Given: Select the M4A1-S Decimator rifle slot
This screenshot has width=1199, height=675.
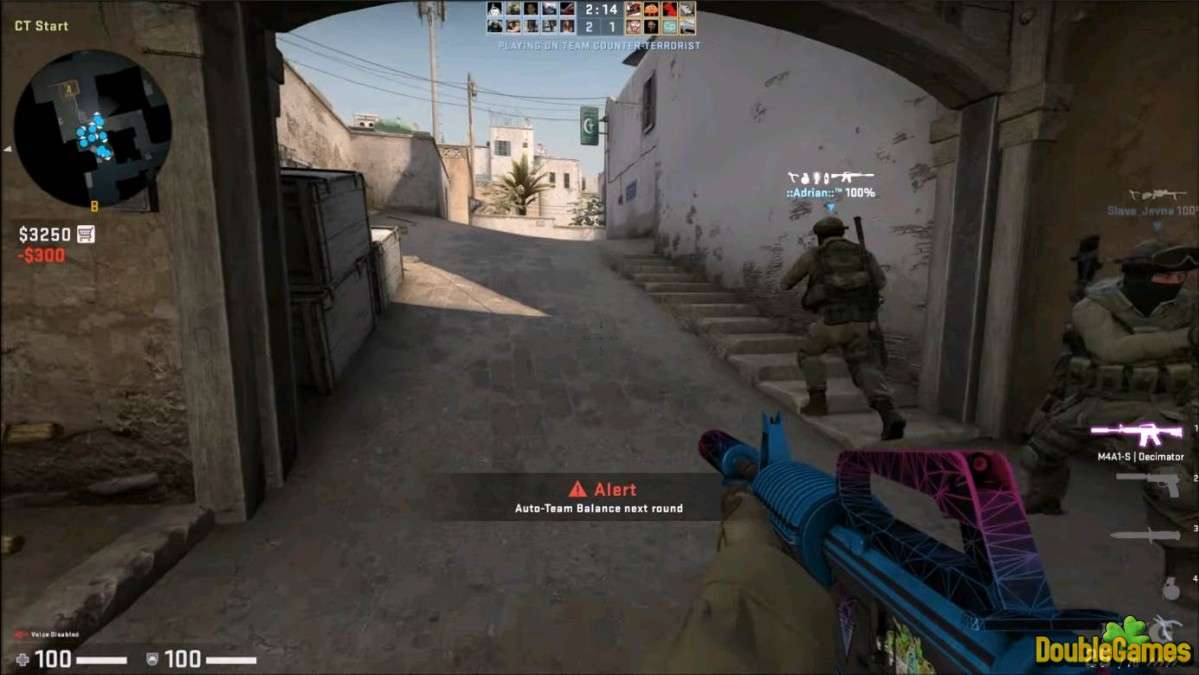Looking at the screenshot, I should (x=1140, y=433).
